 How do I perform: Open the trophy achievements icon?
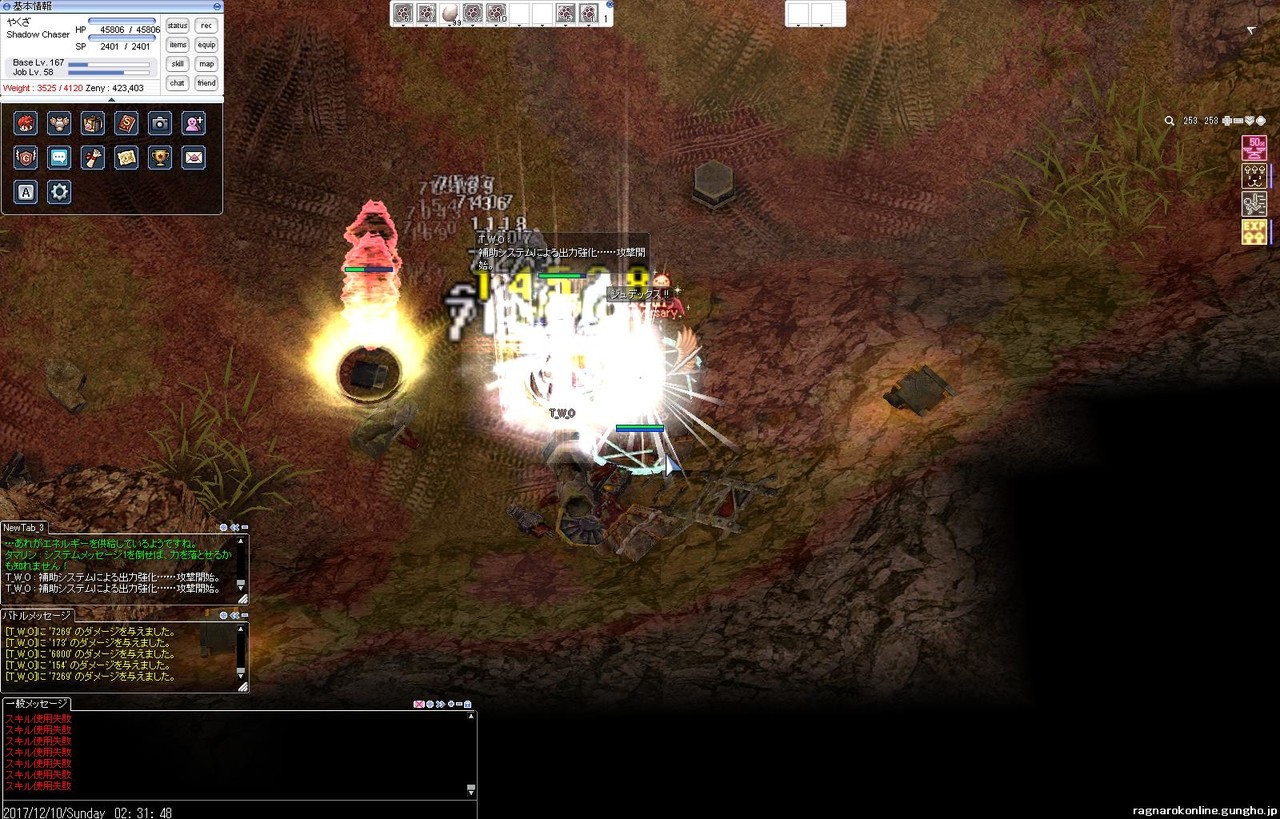tap(160, 158)
